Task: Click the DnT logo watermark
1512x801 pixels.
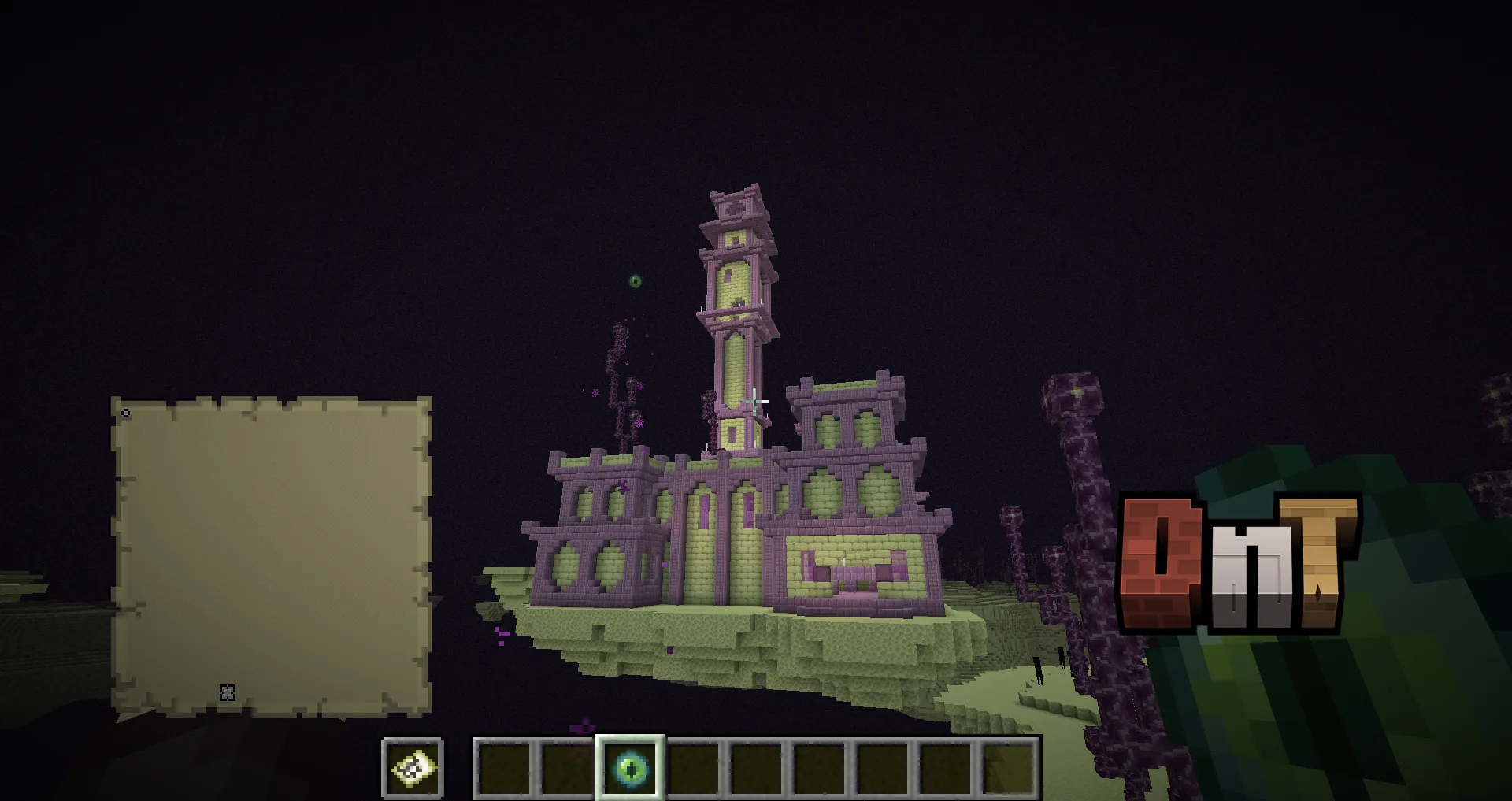Action: click(x=1238, y=565)
